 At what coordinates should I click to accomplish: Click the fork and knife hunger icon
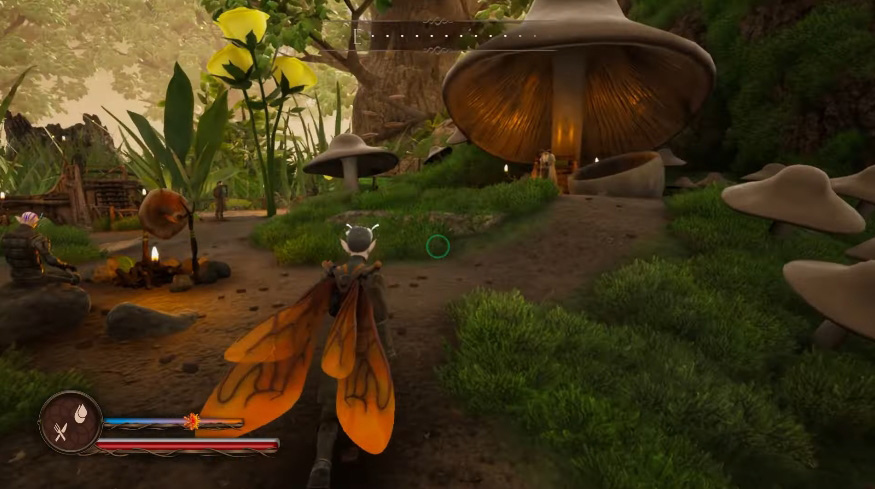61,431
